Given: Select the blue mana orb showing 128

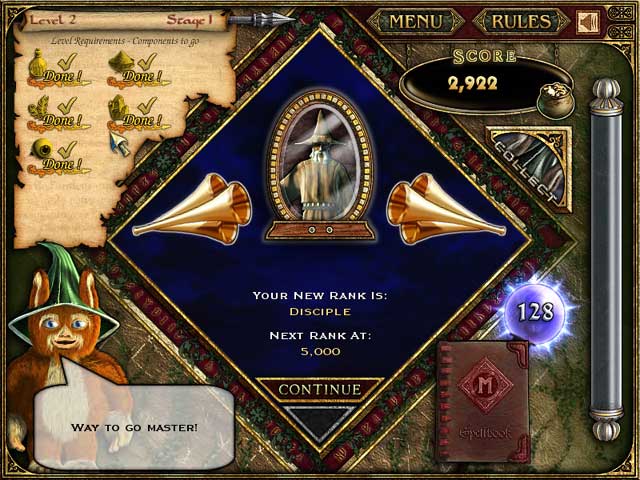Looking at the screenshot, I should 535,311.
